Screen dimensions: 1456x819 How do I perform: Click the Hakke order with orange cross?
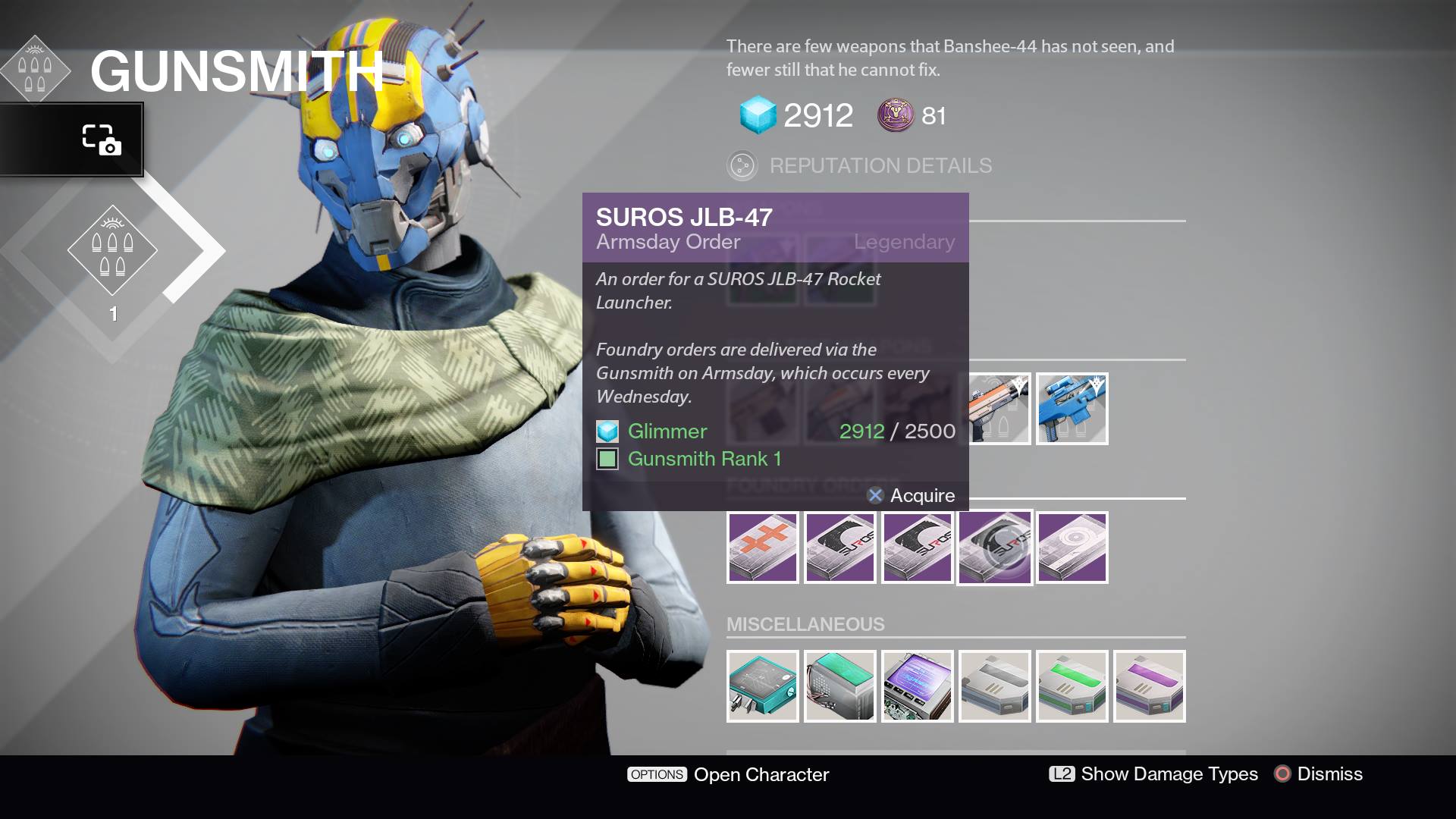[762, 547]
